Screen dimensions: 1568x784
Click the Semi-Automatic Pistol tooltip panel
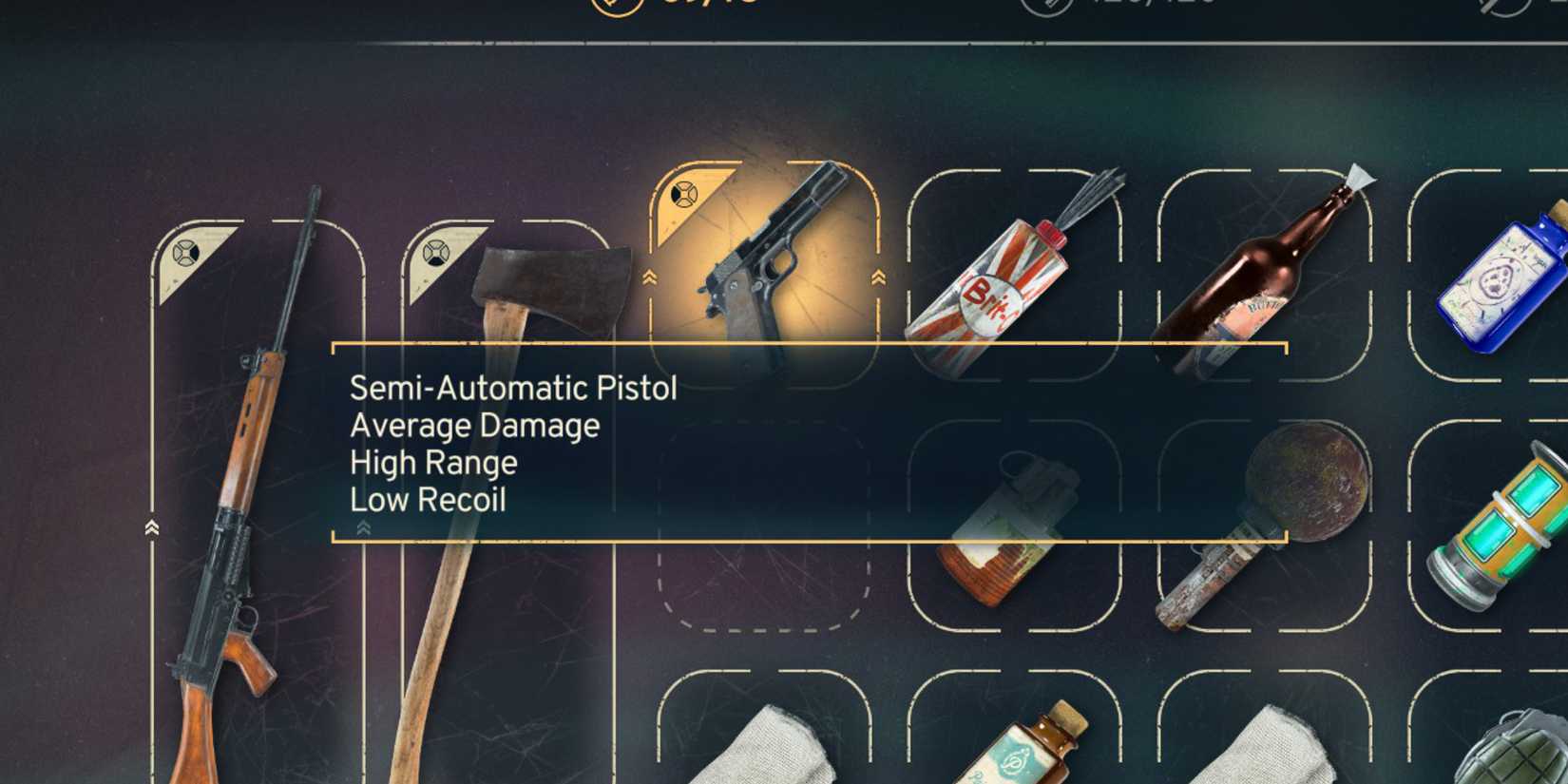click(x=808, y=442)
